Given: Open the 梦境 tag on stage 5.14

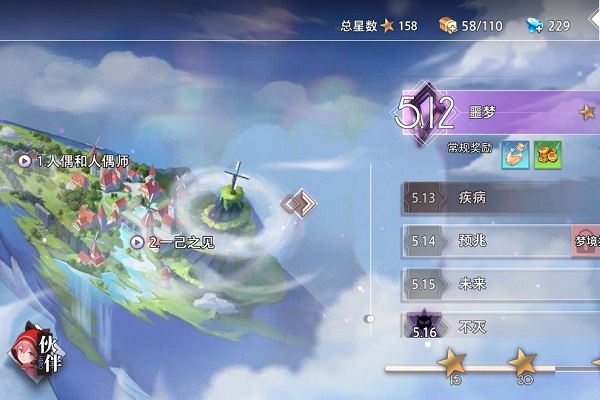Looking at the screenshot, I should tap(586, 241).
